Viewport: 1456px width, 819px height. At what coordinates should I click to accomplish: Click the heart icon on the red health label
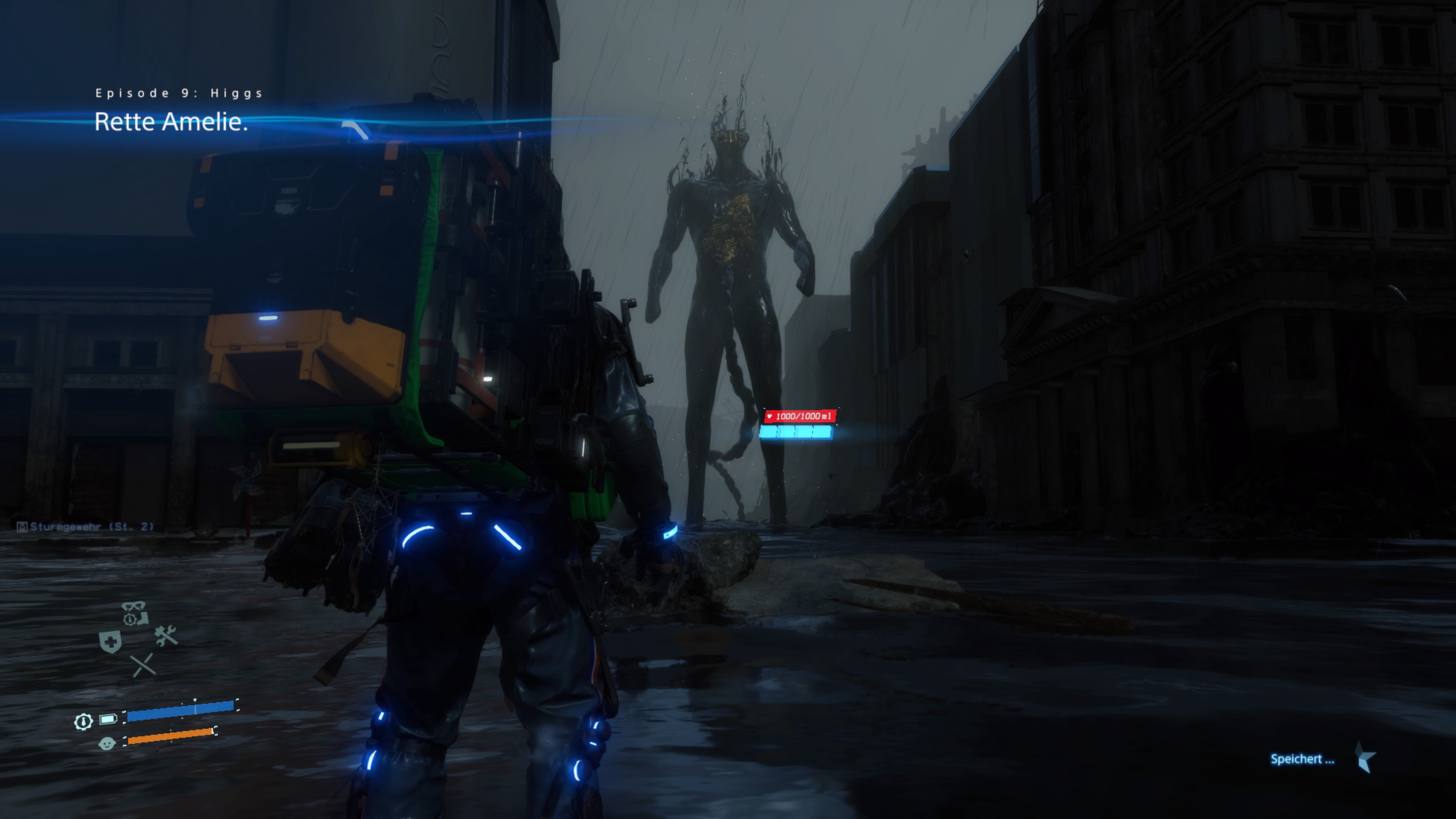pos(769,417)
